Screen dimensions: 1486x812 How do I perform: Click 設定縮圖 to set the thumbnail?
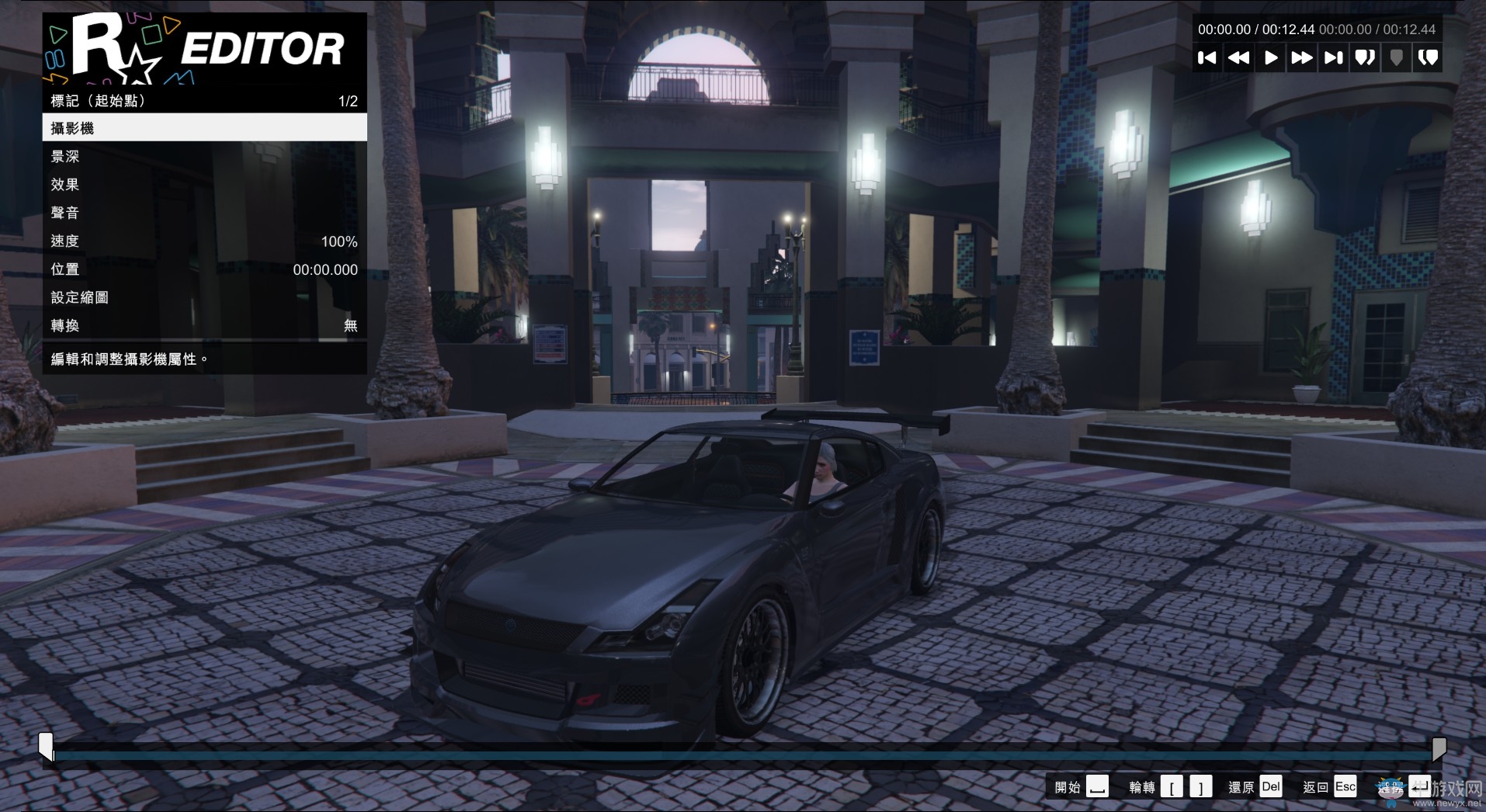tap(203, 297)
